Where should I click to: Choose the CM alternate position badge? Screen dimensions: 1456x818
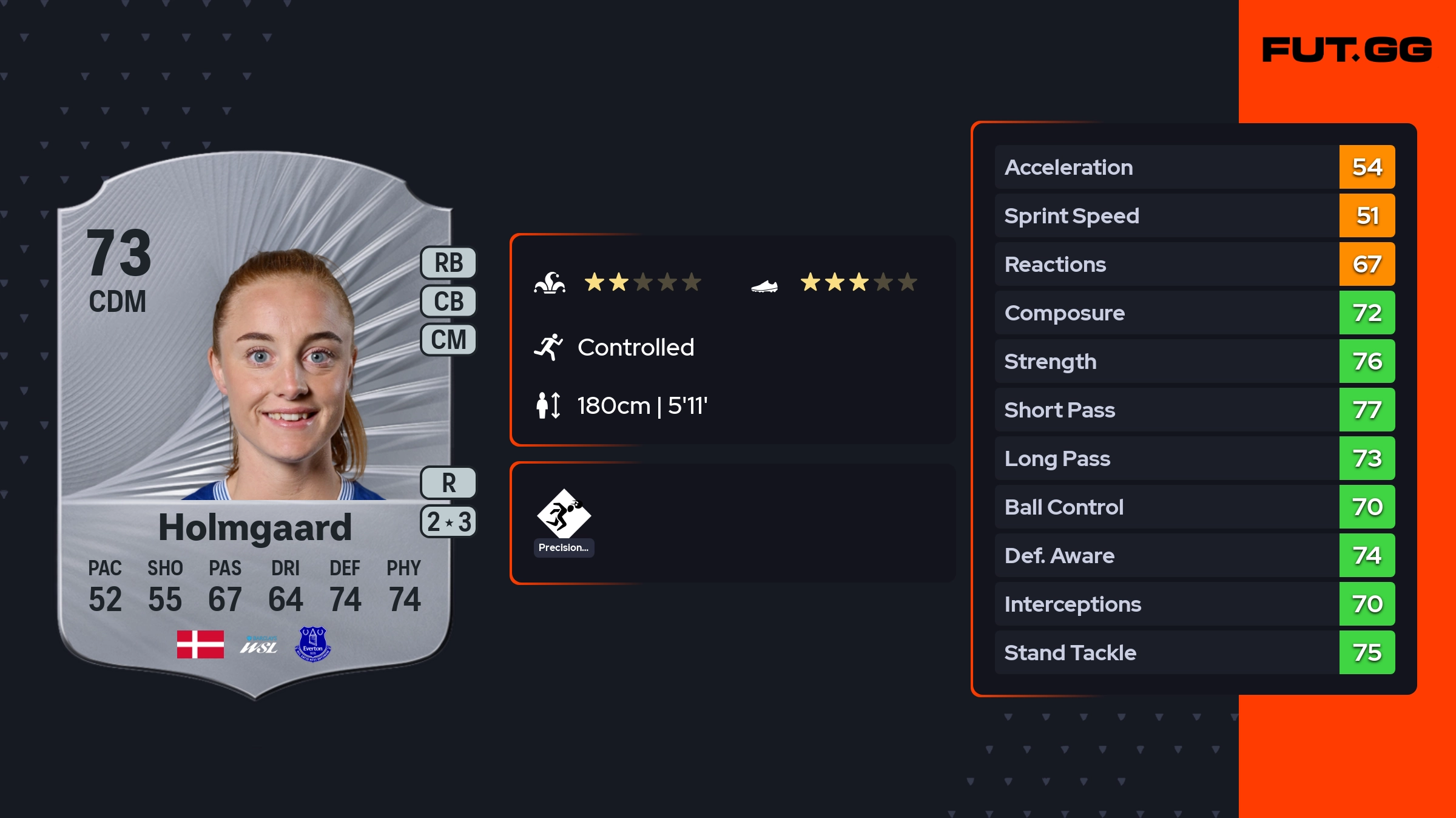point(448,340)
